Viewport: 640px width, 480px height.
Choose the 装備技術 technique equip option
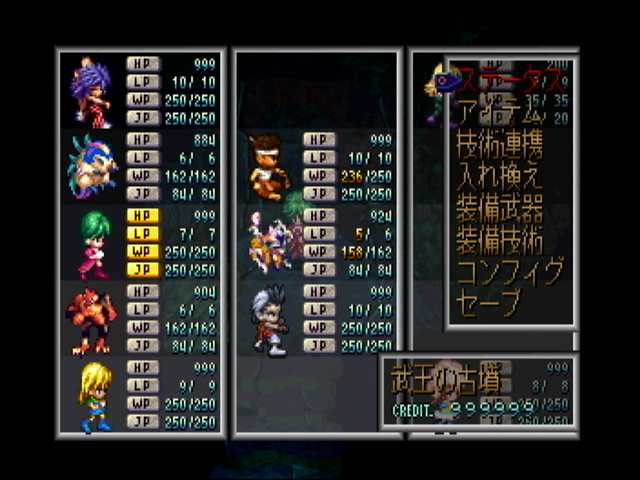[x=500, y=241]
